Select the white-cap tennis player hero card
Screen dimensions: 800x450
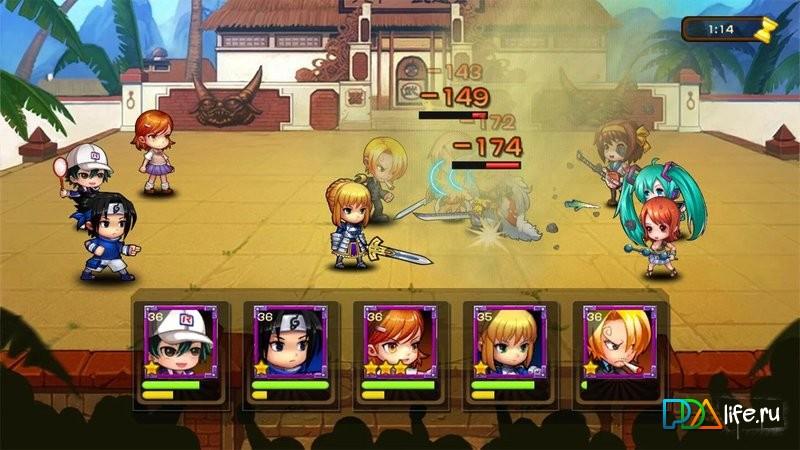tap(180, 352)
